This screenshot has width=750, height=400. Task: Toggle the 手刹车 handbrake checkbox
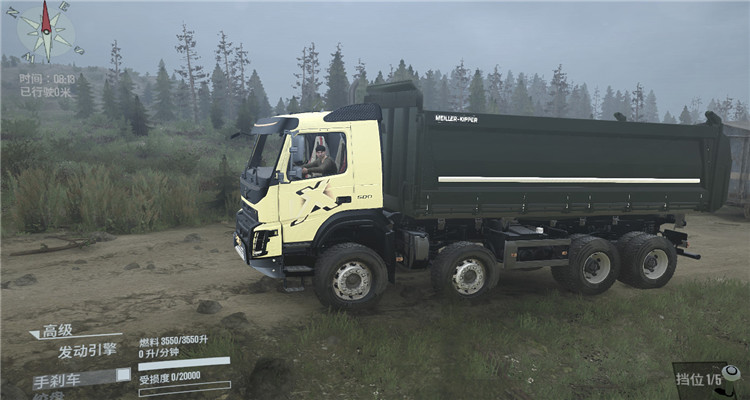coord(123,375)
